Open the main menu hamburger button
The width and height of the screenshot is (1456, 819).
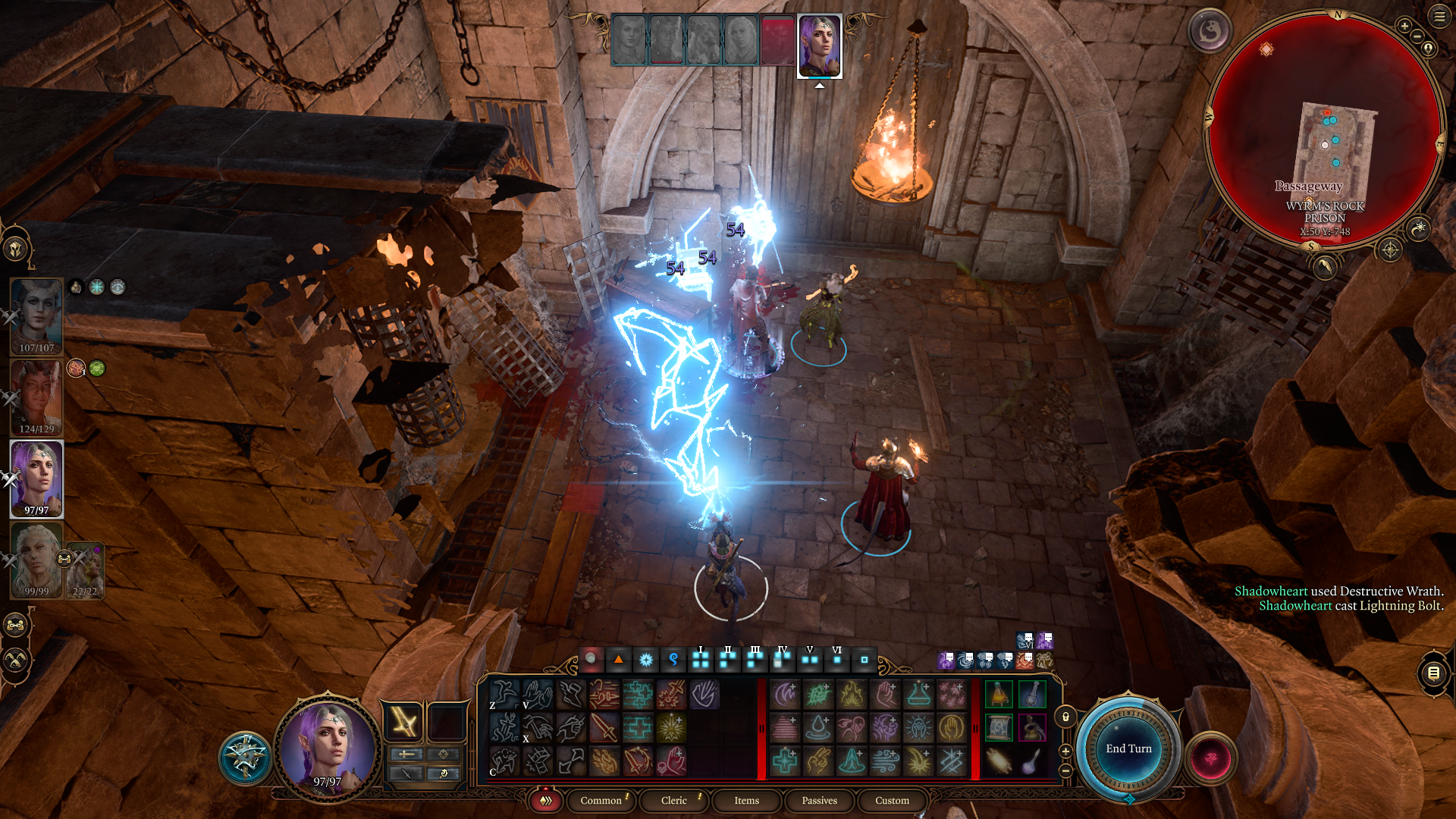click(x=1439, y=17)
